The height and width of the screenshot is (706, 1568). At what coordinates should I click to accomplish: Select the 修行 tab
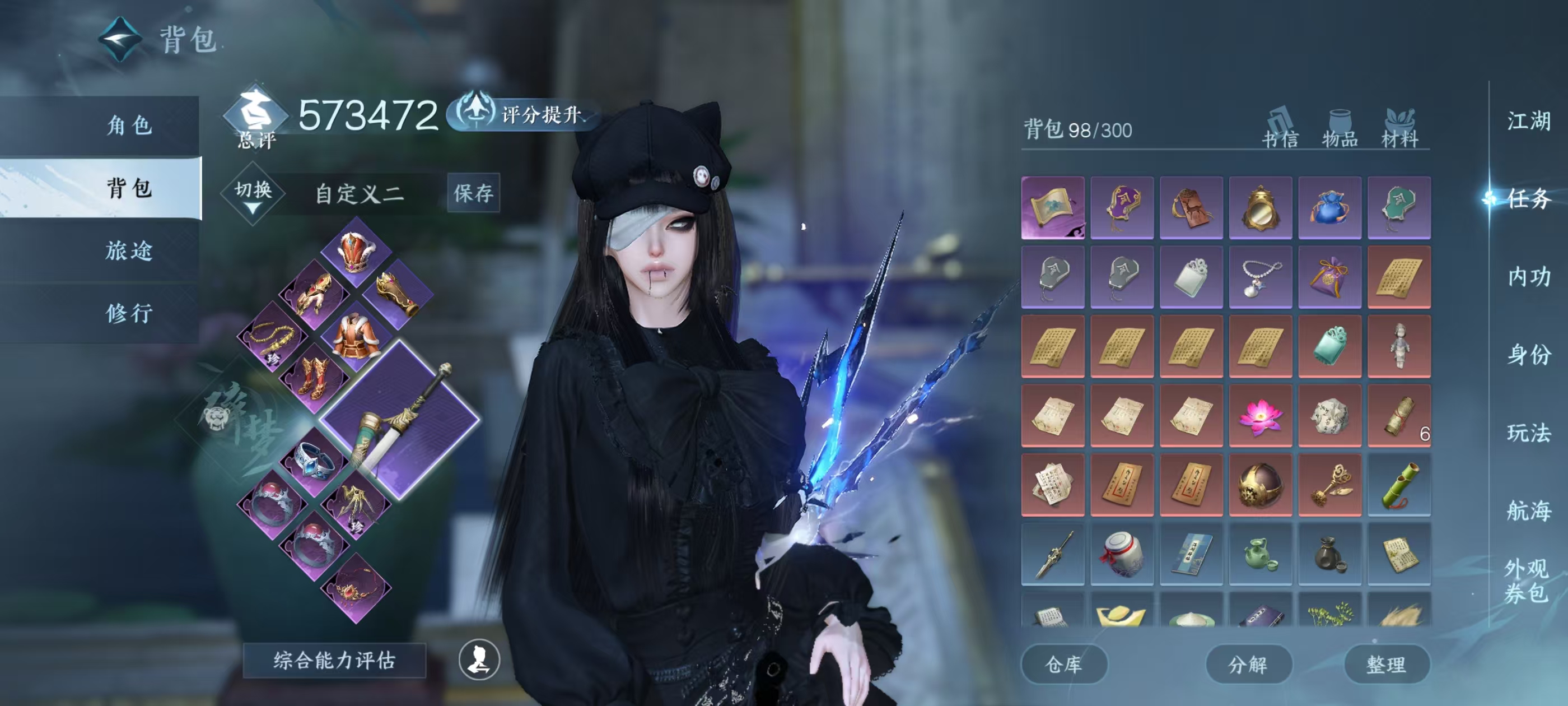click(129, 313)
